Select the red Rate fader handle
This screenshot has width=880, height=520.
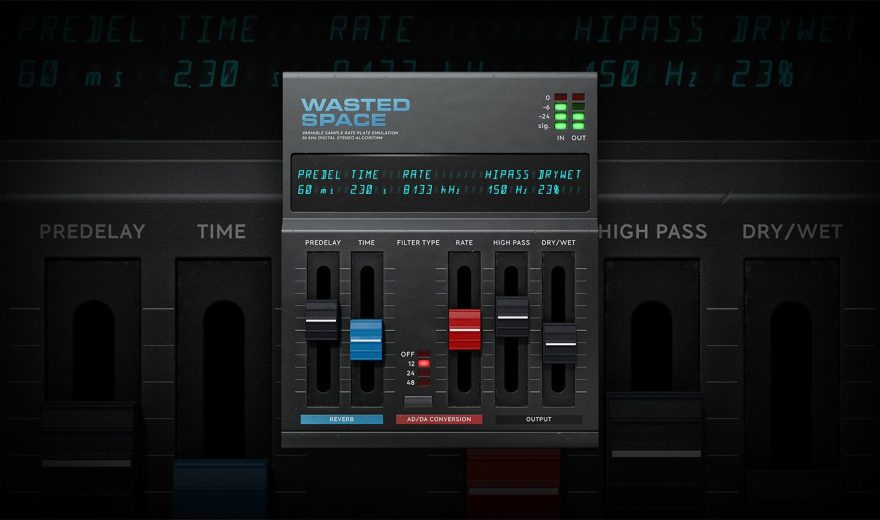(x=464, y=329)
